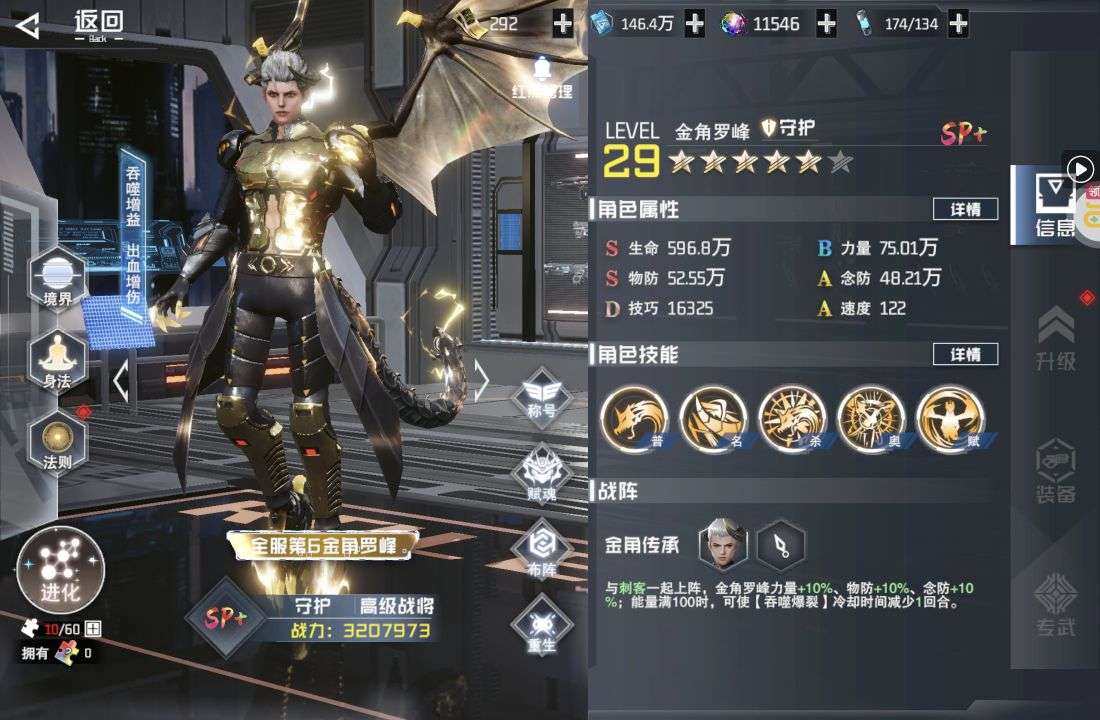
Task: View the next character with right arrow
Action: 481,380
